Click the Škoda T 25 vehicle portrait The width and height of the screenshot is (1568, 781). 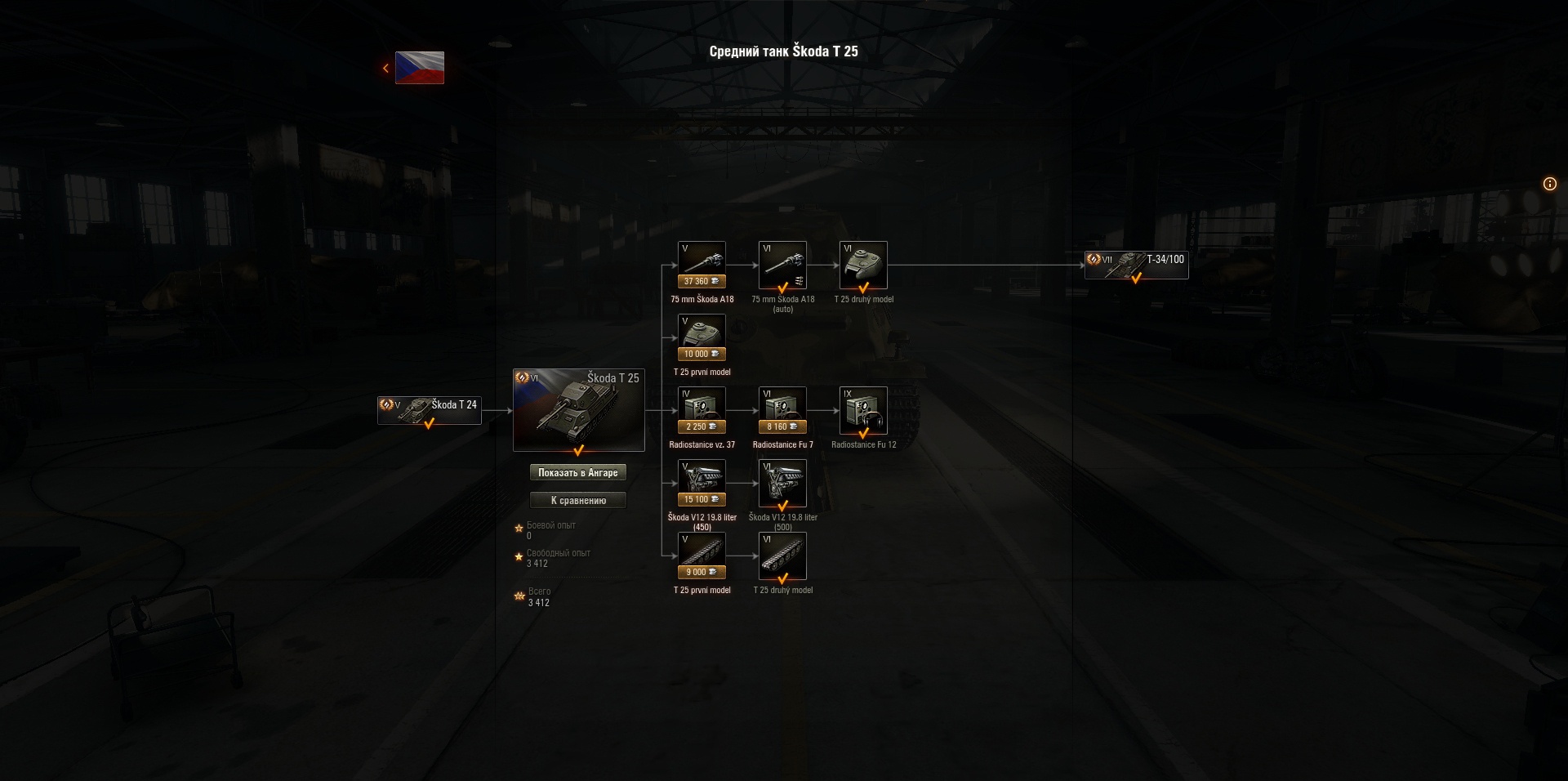tap(579, 409)
